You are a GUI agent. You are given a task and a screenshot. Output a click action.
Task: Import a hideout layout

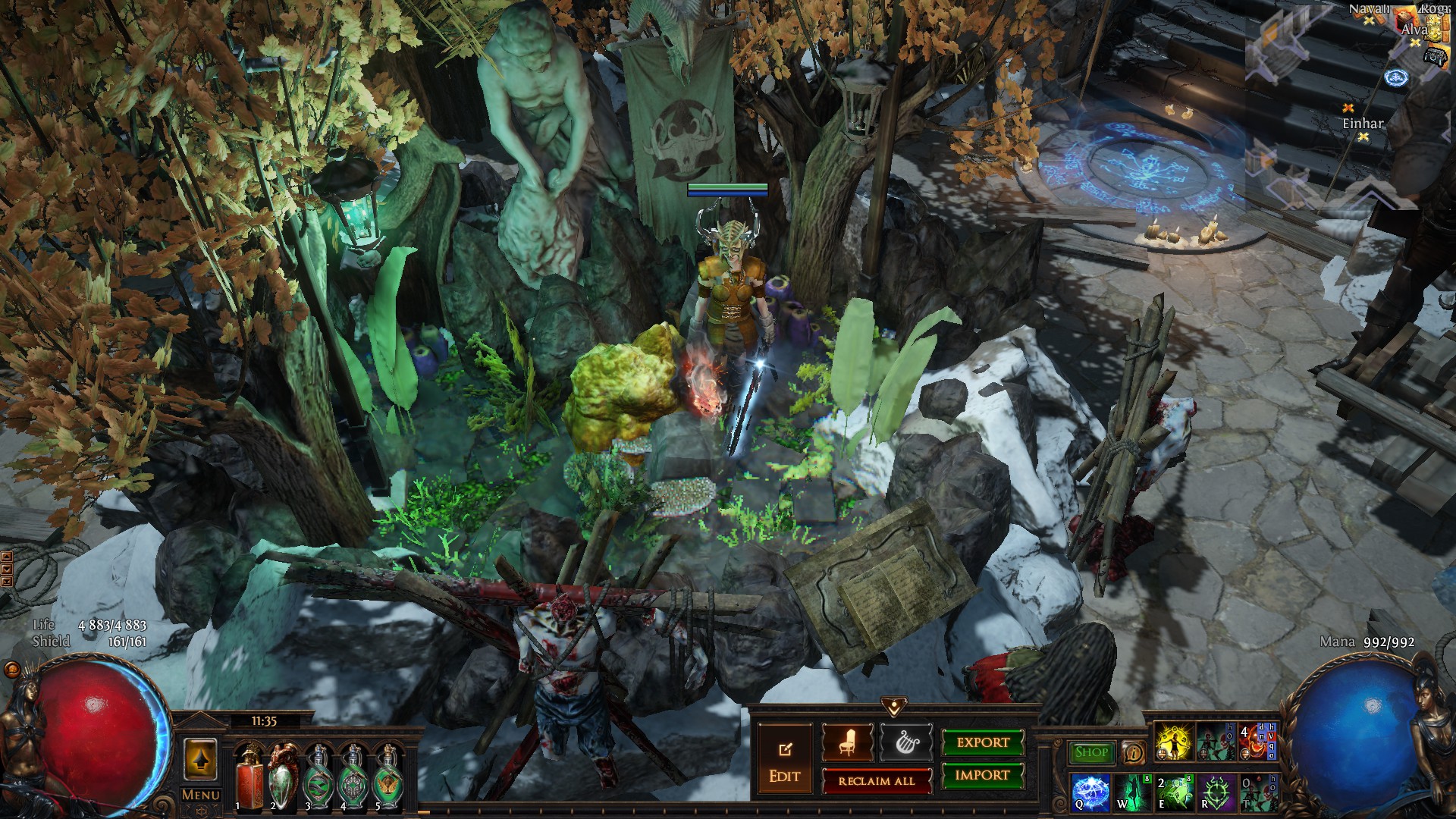(x=983, y=775)
